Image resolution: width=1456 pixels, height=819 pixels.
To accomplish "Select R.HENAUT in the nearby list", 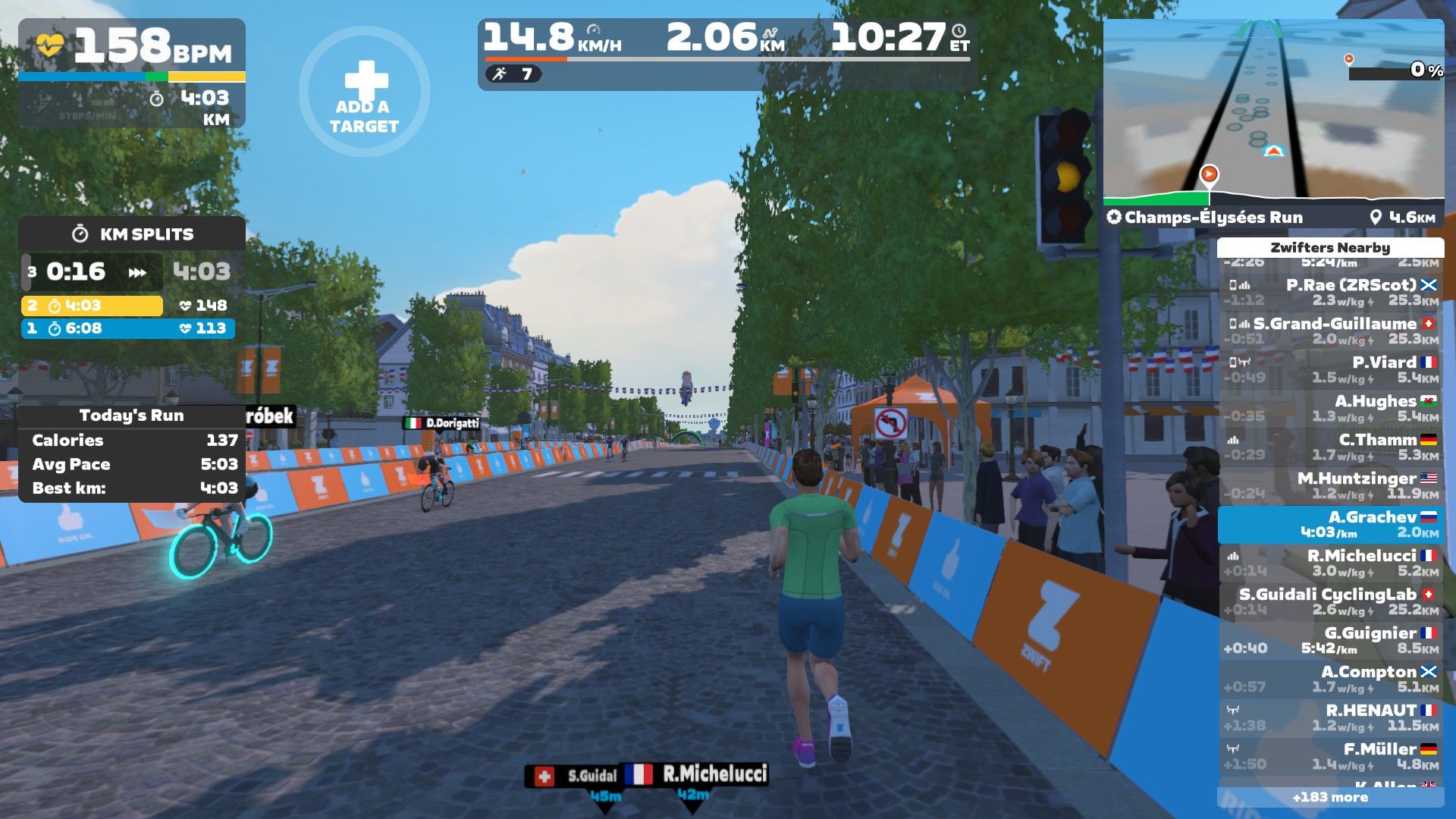I will (1331, 718).
